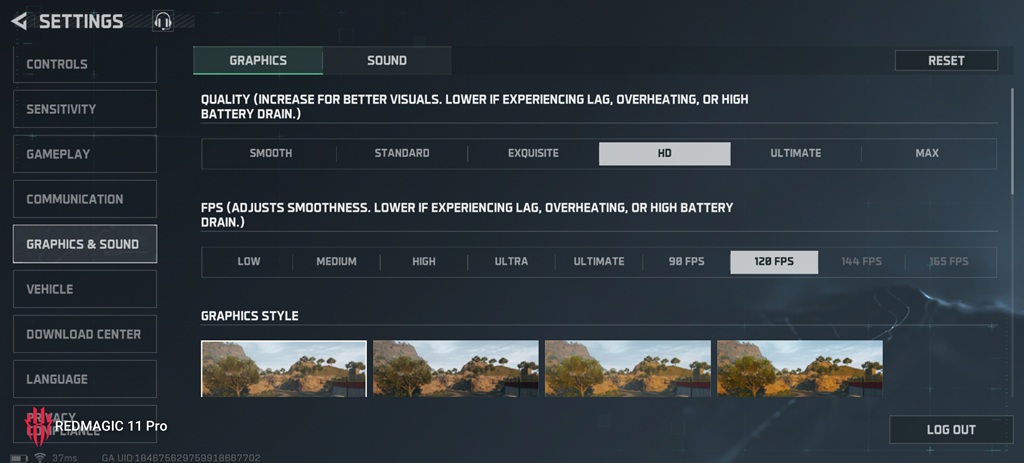
Task: Set quality to Ultimate
Action: (x=795, y=153)
